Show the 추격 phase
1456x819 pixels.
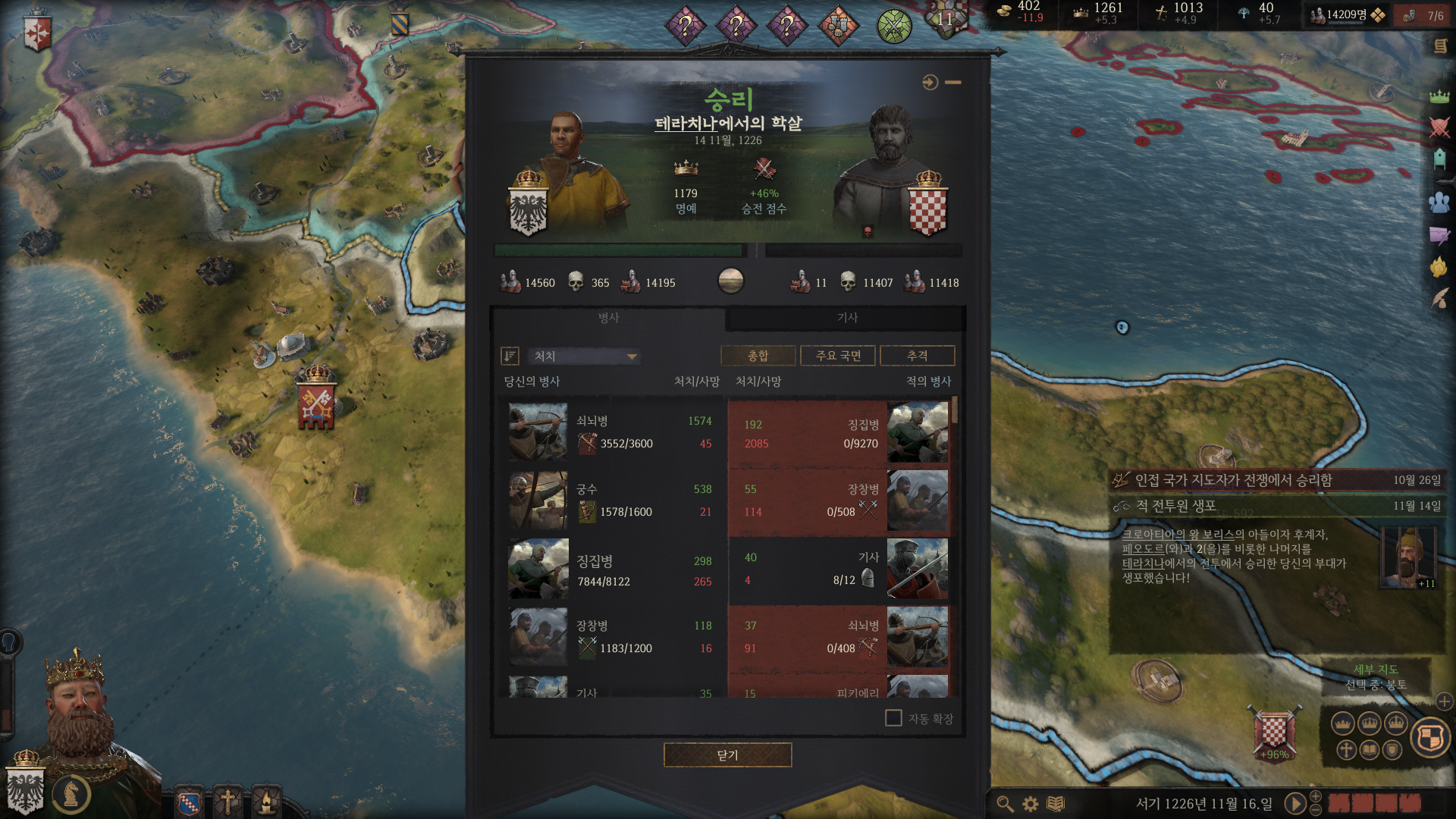pyautogui.click(x=917, y=356)
